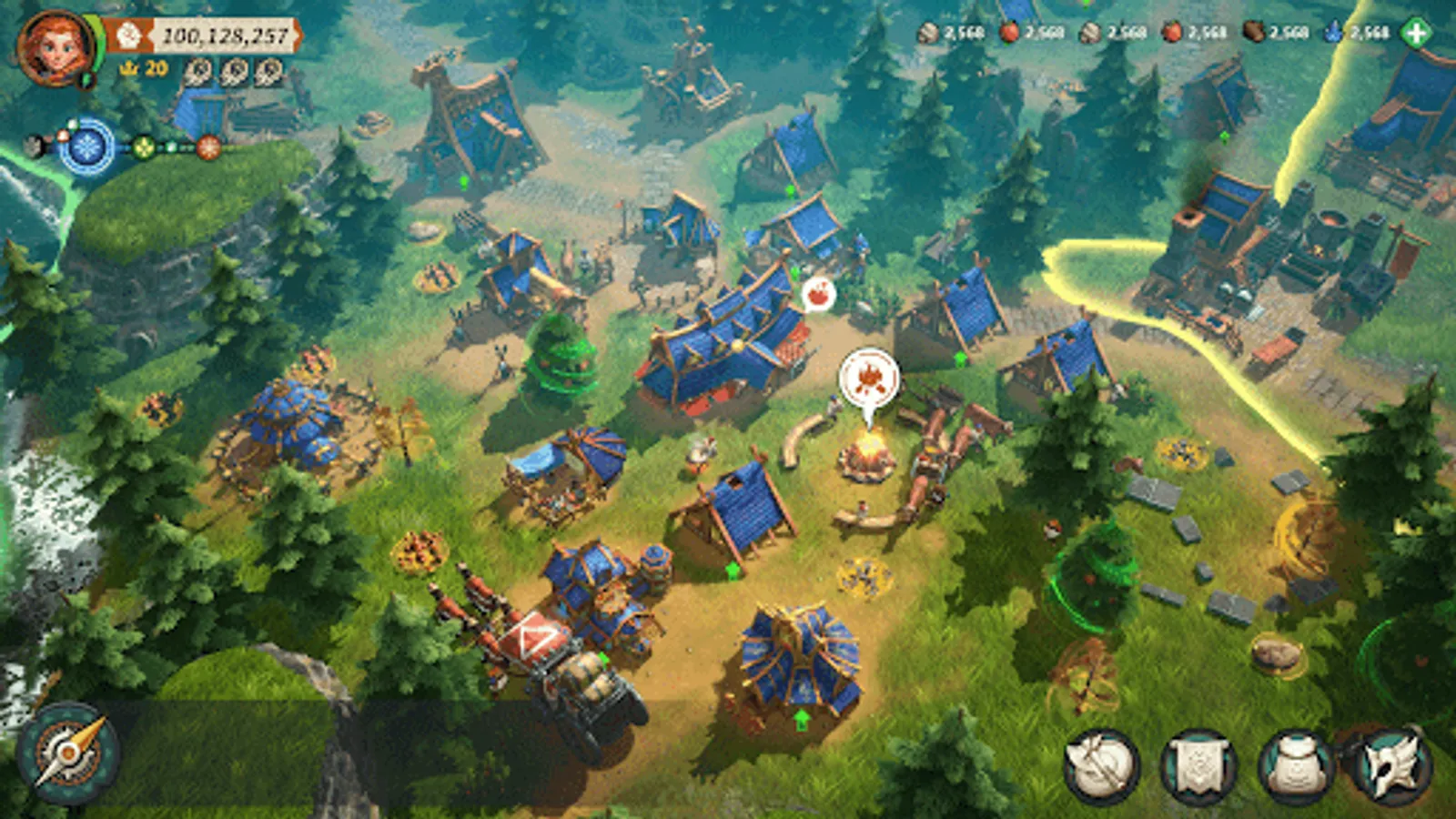Click the snowflake season marker
The height and width of the screenshot is (819, 1456).
coord(86,147)
